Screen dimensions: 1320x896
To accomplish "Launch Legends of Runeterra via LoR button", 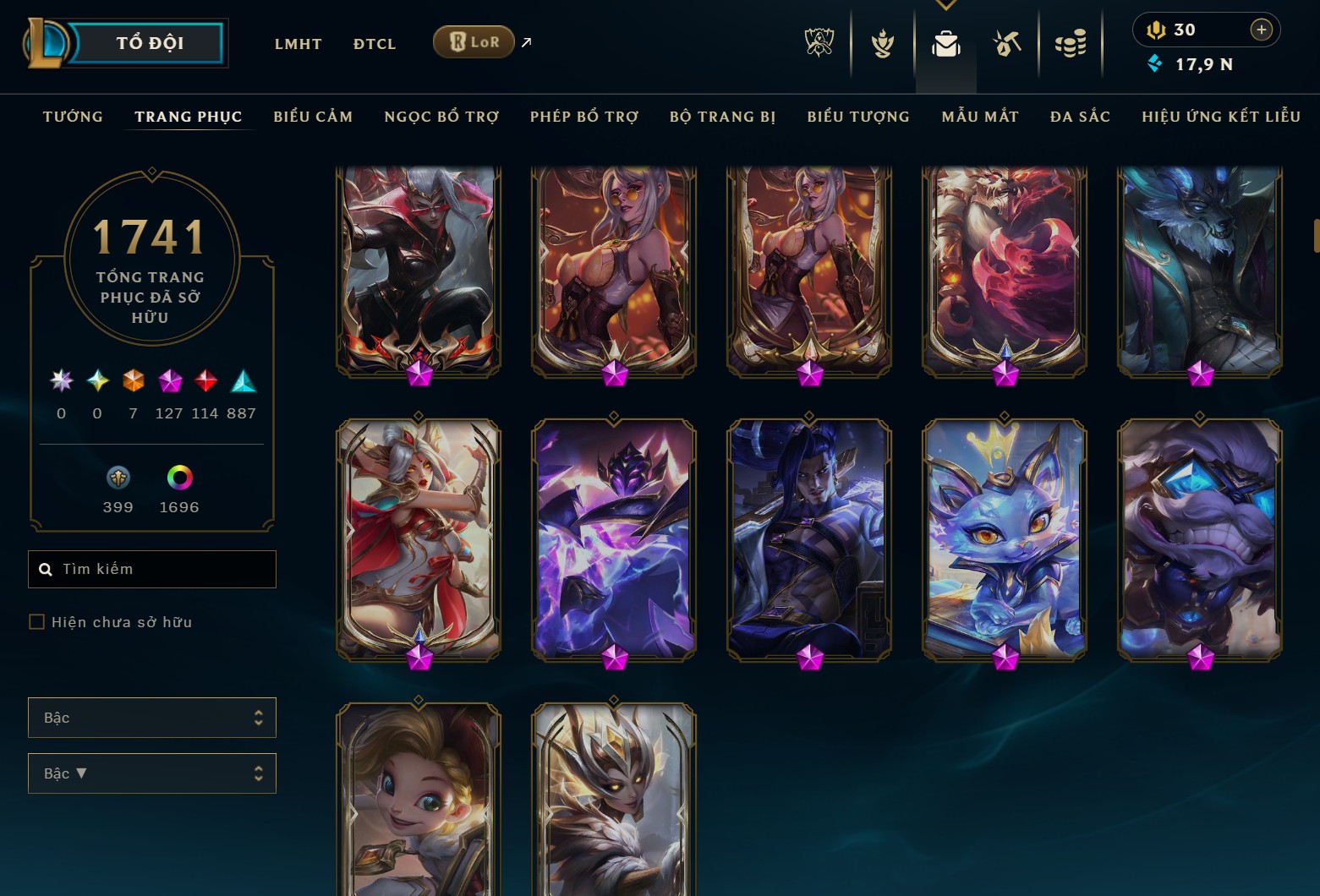I will point(474,41).
